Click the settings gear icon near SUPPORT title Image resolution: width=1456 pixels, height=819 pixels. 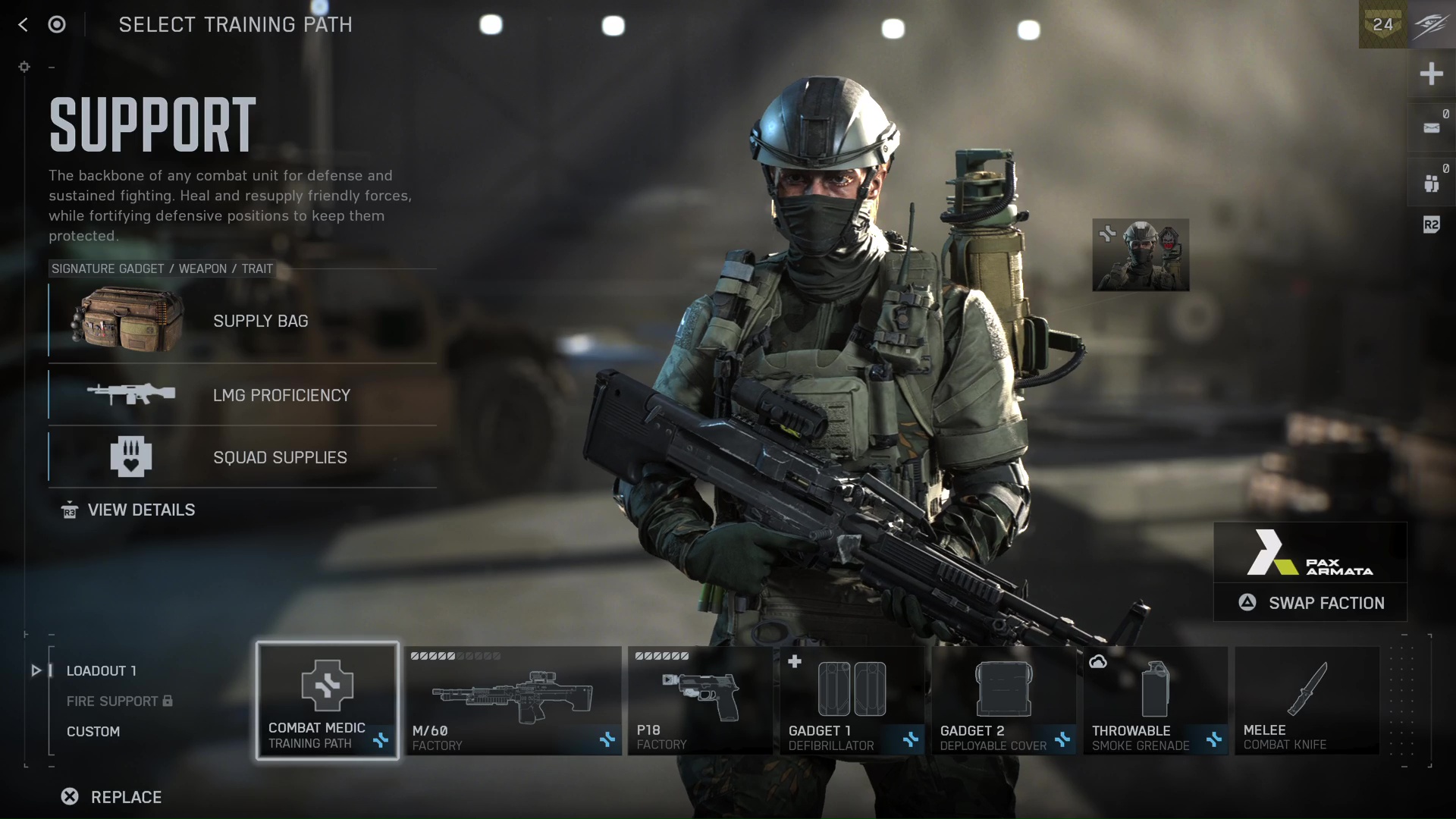(24, 67)
